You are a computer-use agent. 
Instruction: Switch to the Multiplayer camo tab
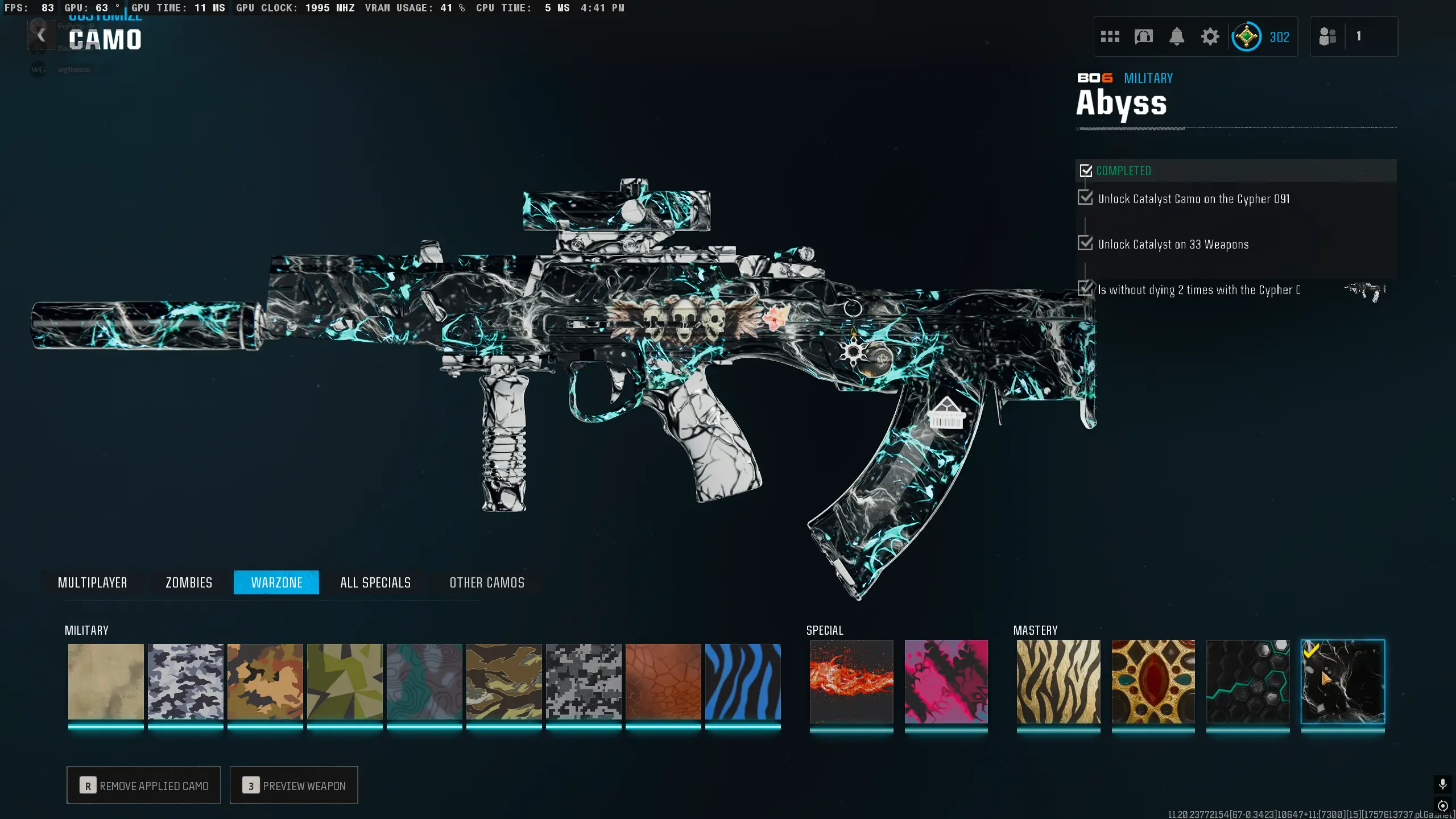coord(92,582)
